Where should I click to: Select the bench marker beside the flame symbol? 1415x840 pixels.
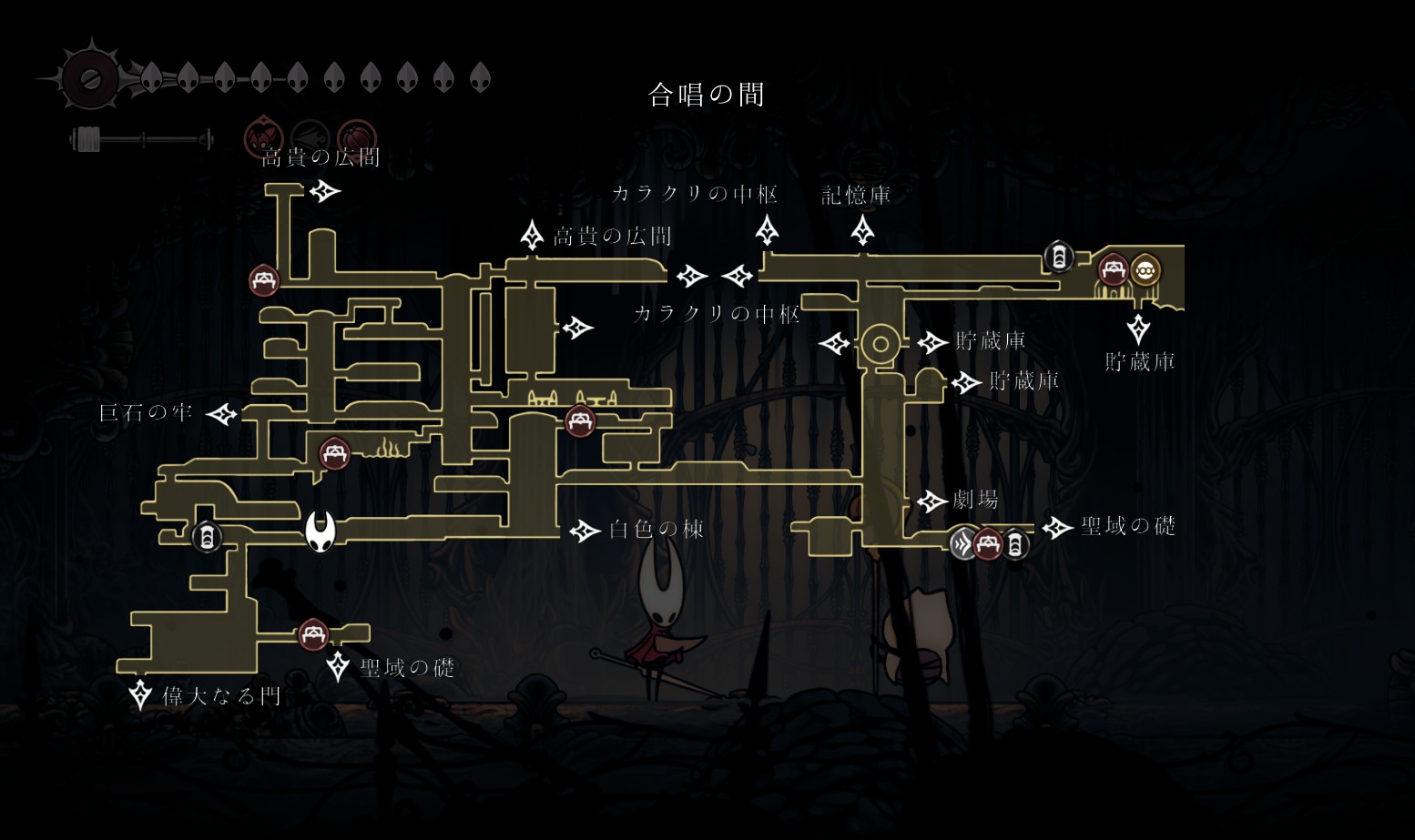[334, 453]
